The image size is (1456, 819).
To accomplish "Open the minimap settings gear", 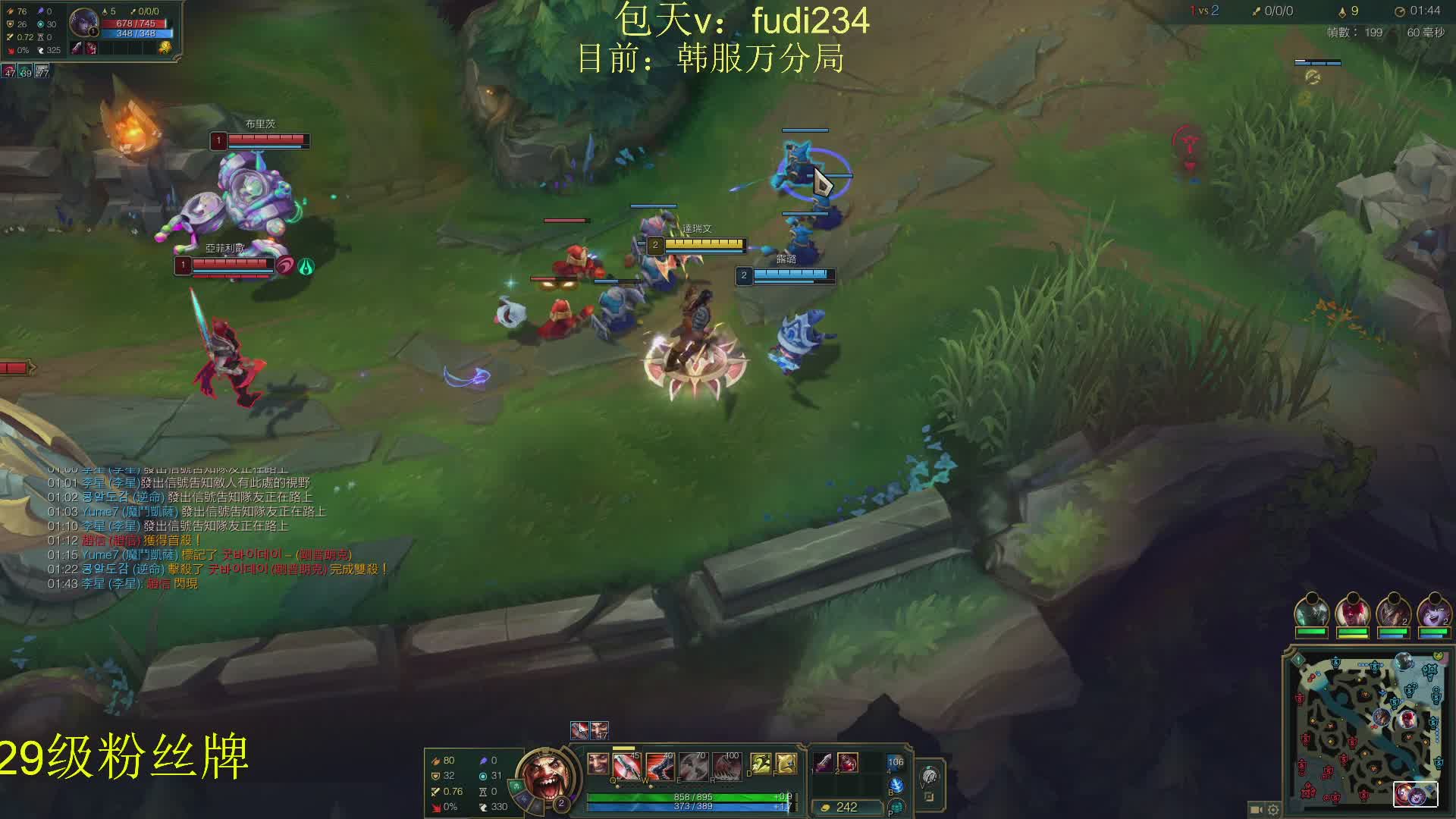I will pos(1273,810).
